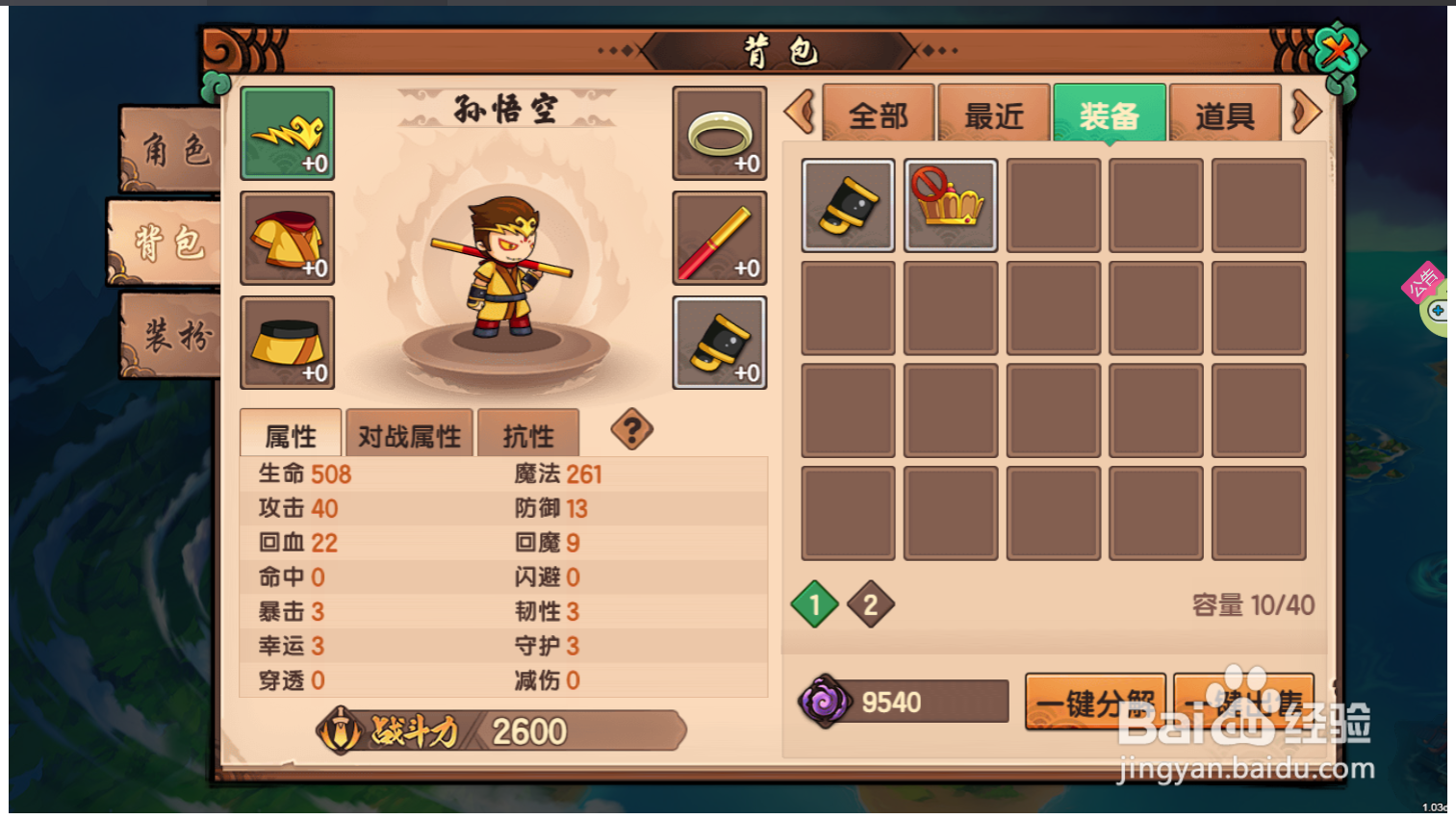The height and width of the screenshot is (819, 1456).
Task: Switch to the 道具 tab
Action: [1226, 115]
